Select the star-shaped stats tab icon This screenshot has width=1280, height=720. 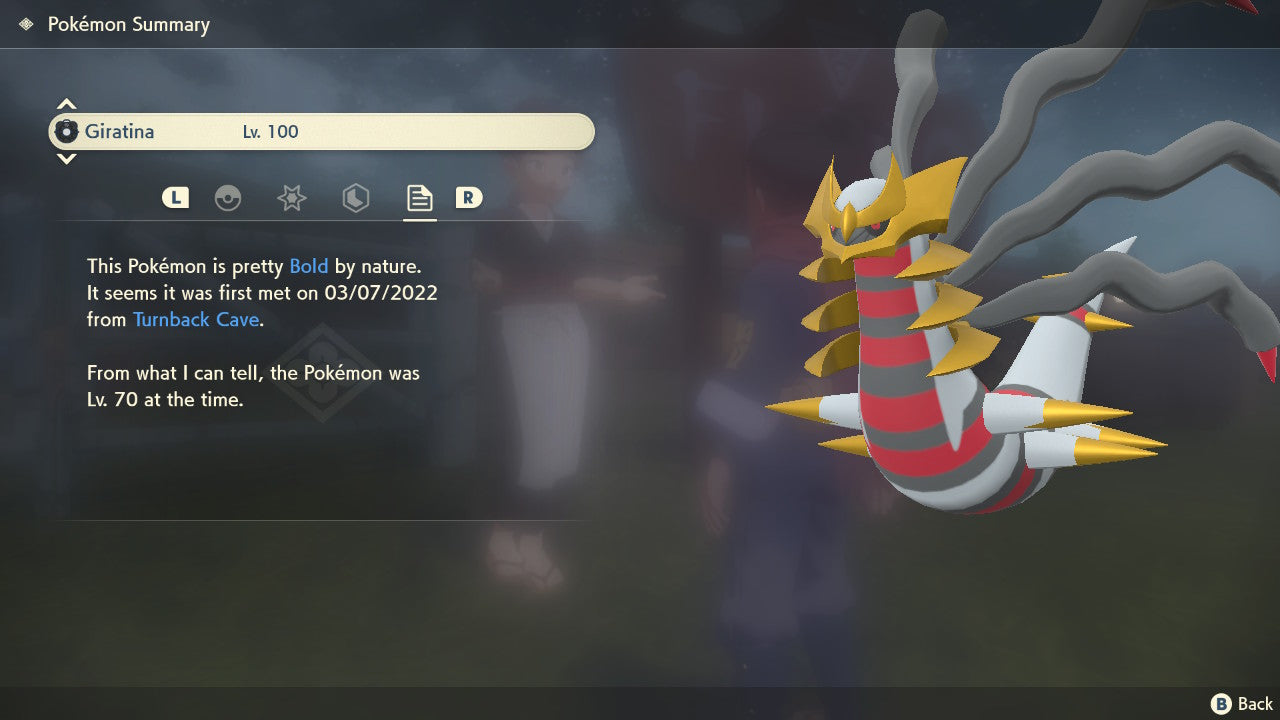[x=292, y=198]
